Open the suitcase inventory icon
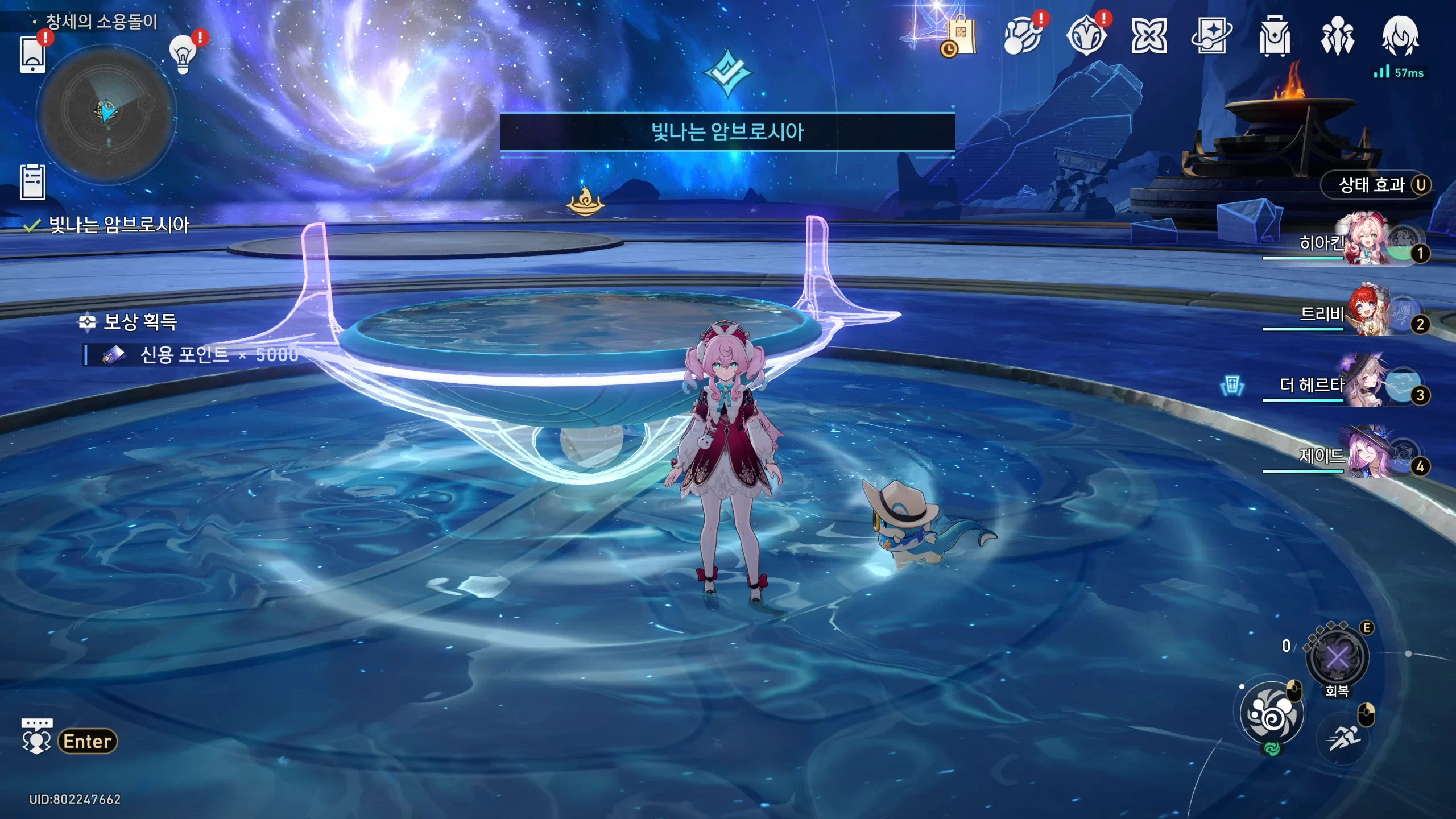1456x819 pixels. pyautogui.click(x=1275, y=36)
